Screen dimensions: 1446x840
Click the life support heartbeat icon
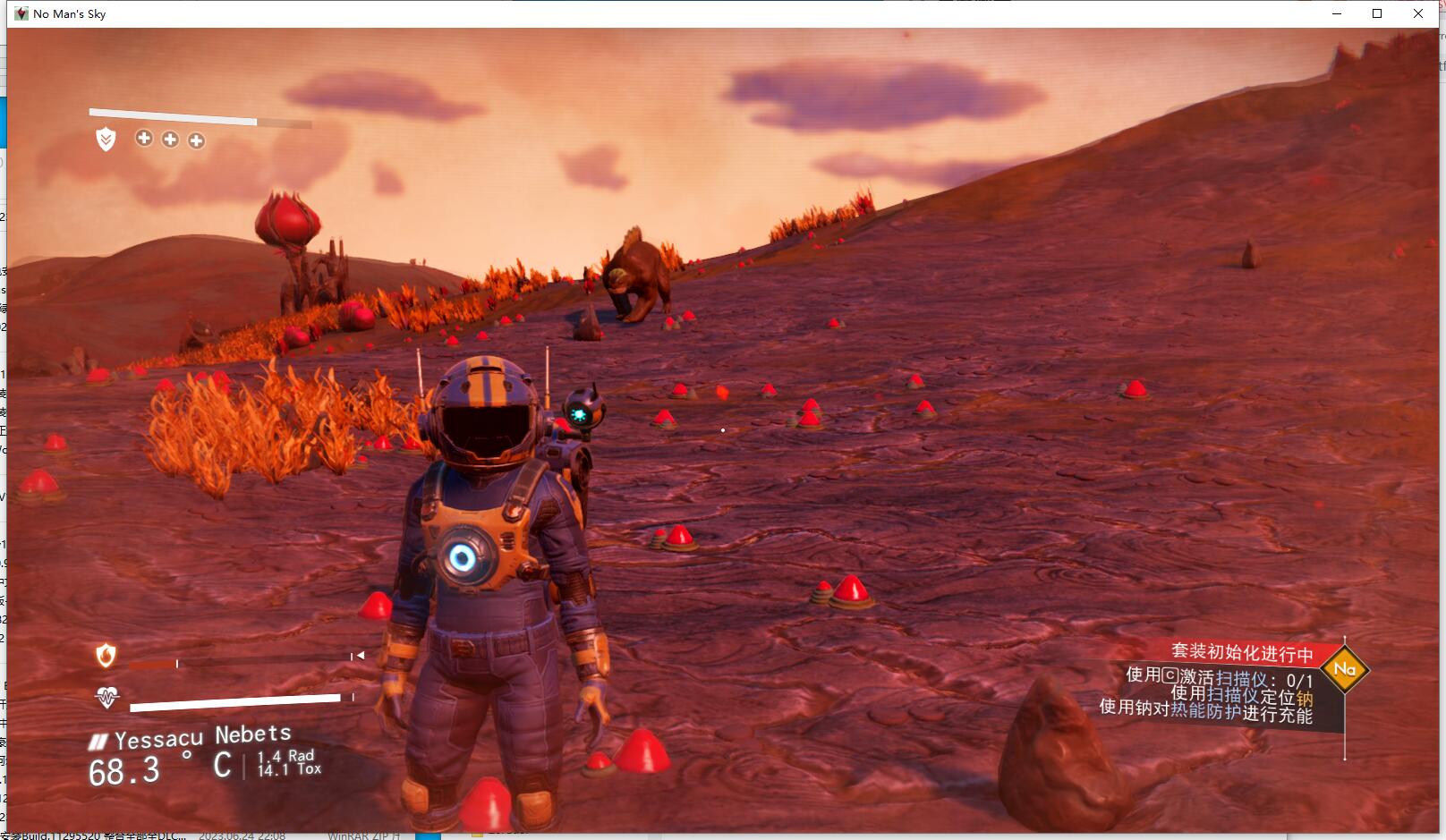tap(106, 697)
